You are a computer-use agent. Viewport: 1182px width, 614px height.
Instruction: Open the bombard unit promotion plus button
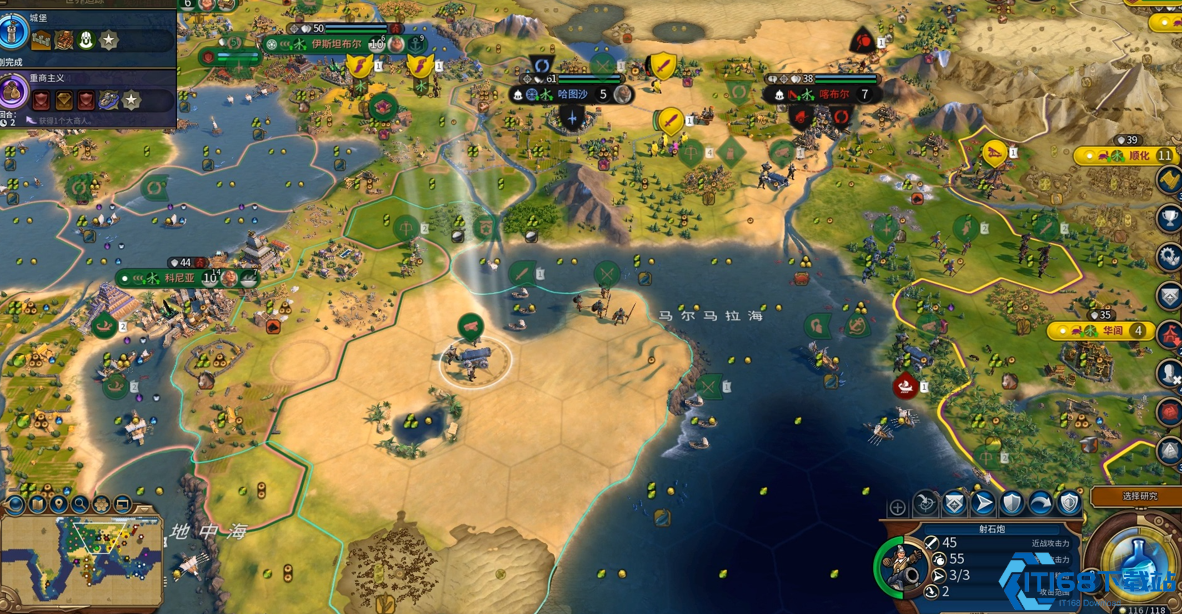coord(897,507)
